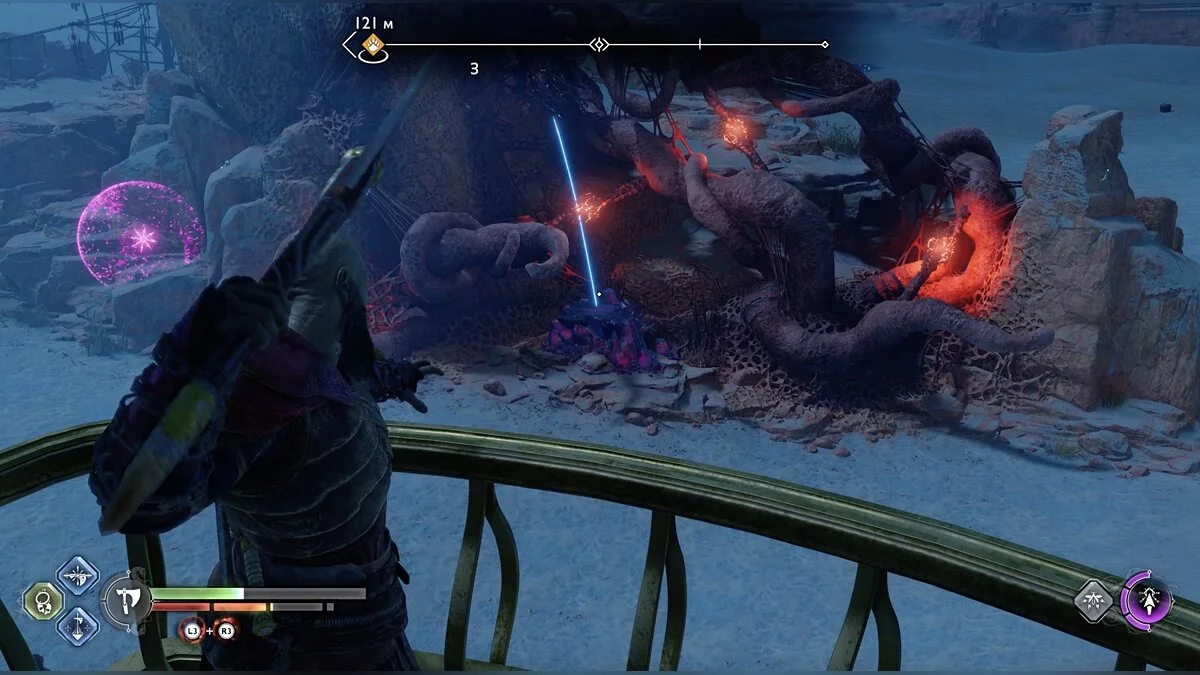Activate the lower blue axe runic attack
Screen dimensions: 1200x675
(x=77, y=626)
